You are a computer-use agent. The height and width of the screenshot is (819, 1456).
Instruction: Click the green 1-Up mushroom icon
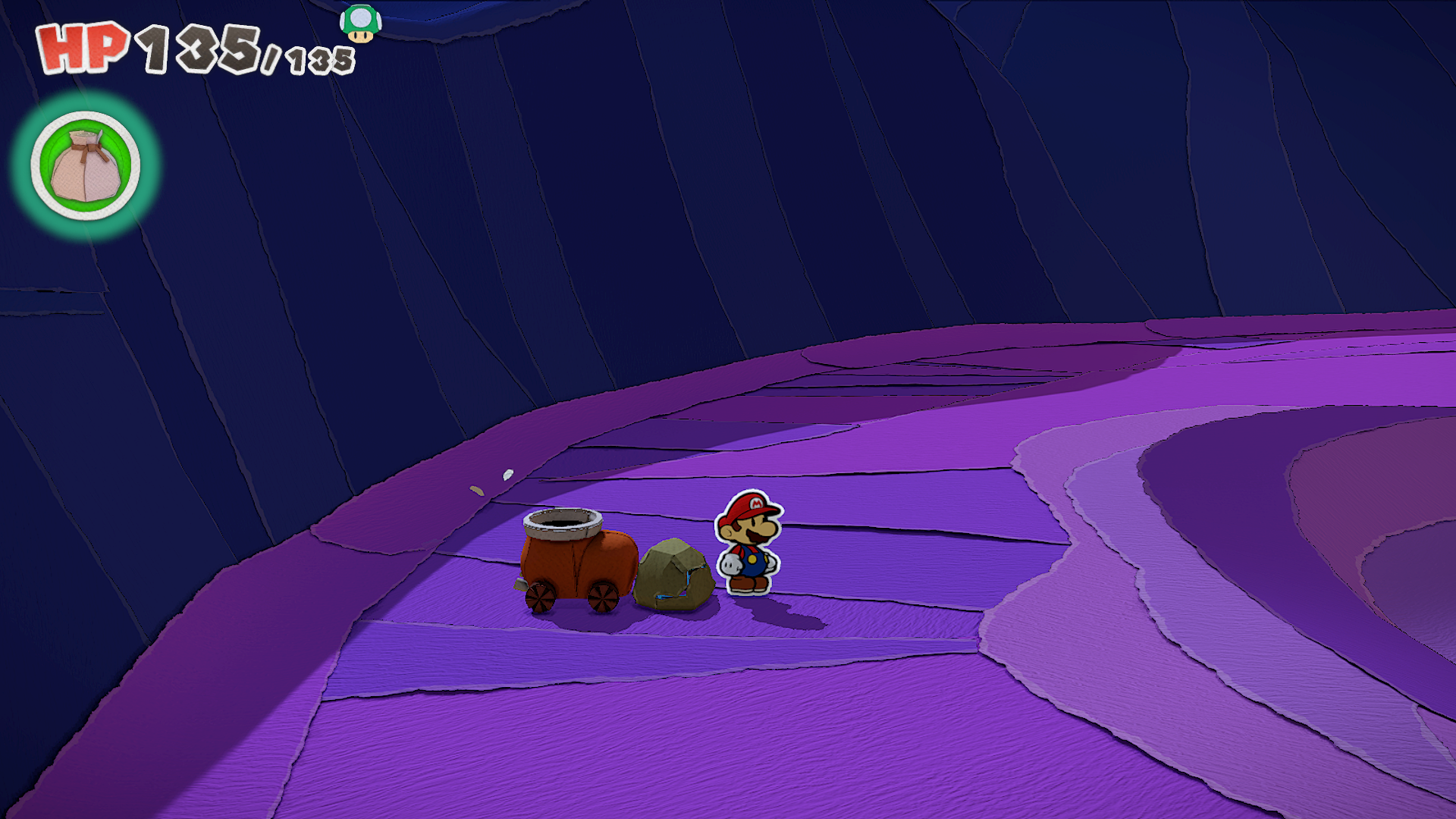pos(360,24)
